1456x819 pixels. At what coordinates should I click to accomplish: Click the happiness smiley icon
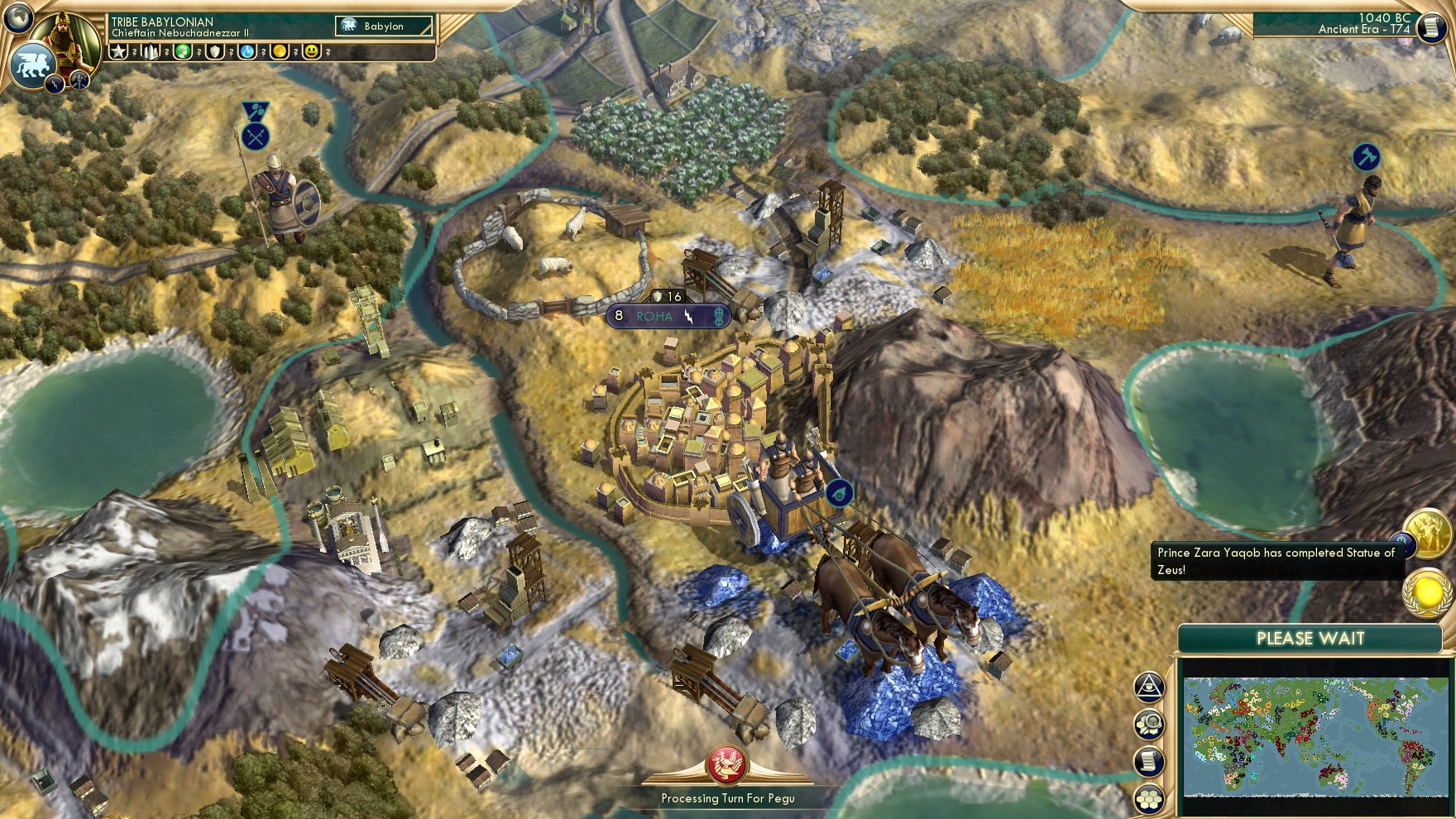pyautogui.click(x=311, y=52)
